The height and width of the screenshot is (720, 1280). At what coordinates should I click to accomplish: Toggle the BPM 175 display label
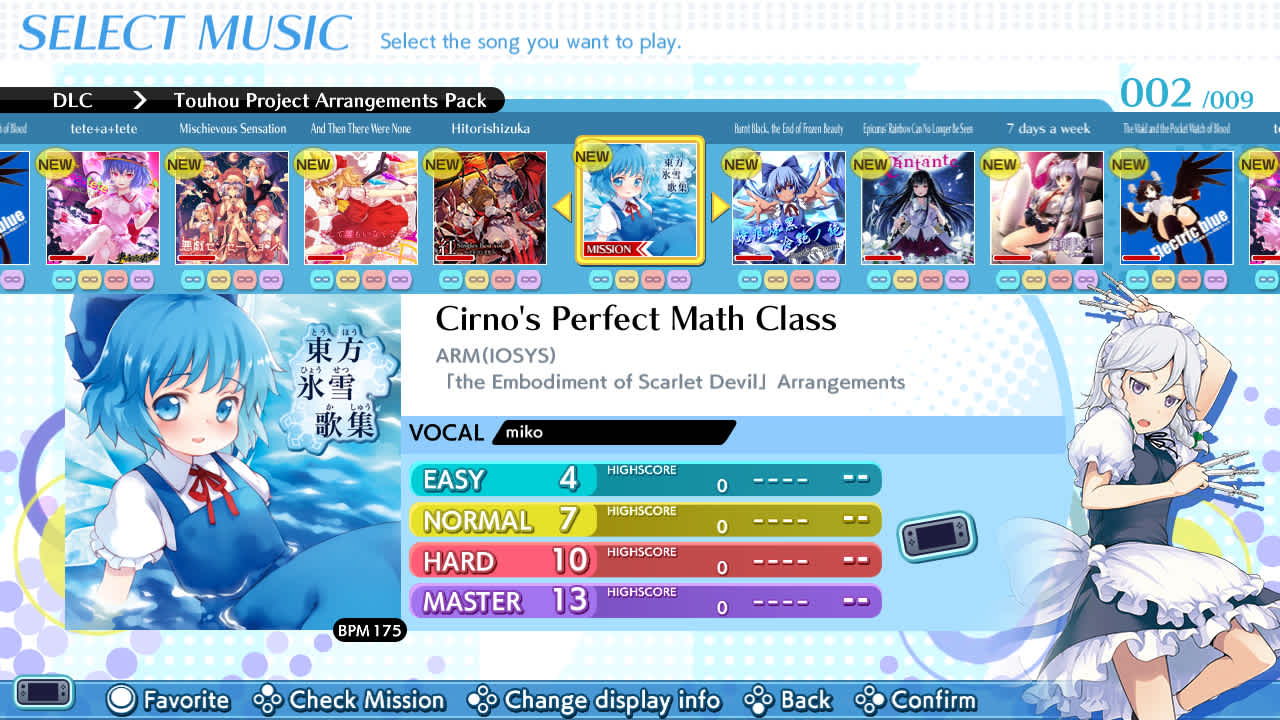pyautogui.click(x=369, y=631)
